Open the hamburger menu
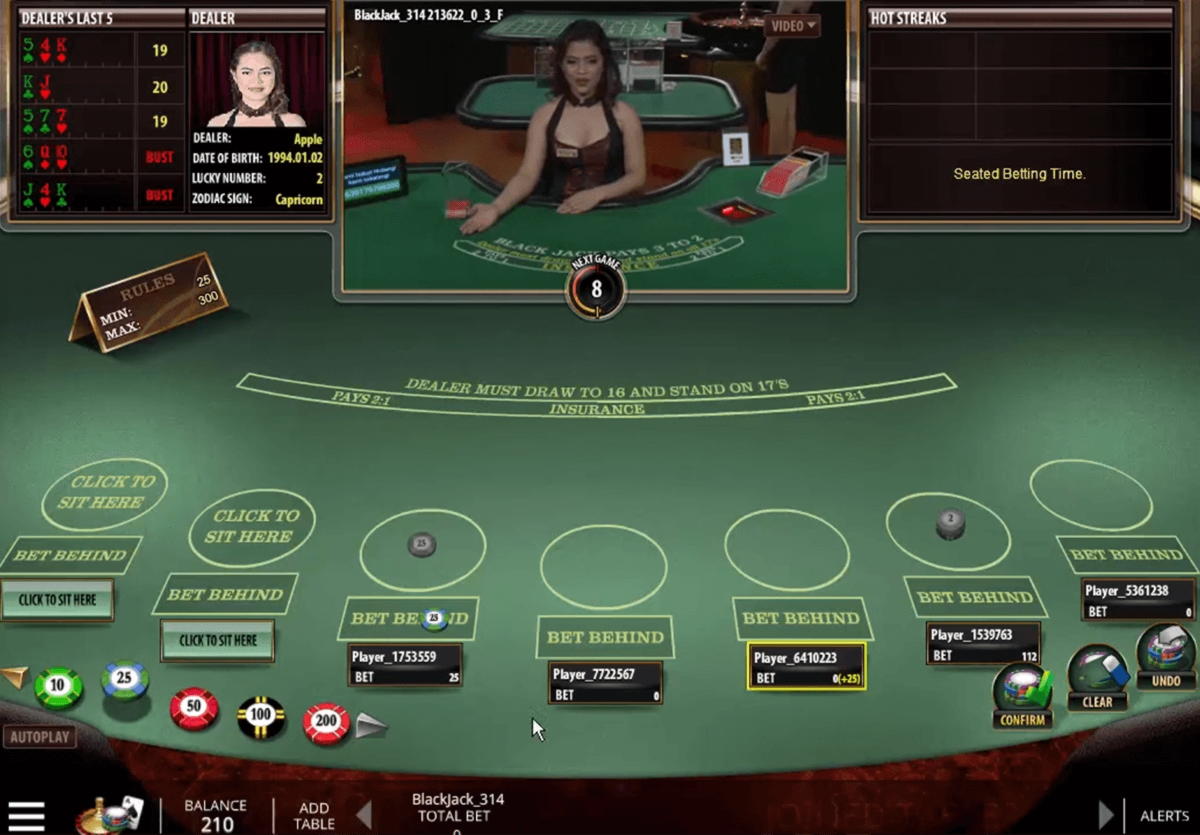This screenshot has height=835, width=1200. pyautogui.click(x=27, y=816)
